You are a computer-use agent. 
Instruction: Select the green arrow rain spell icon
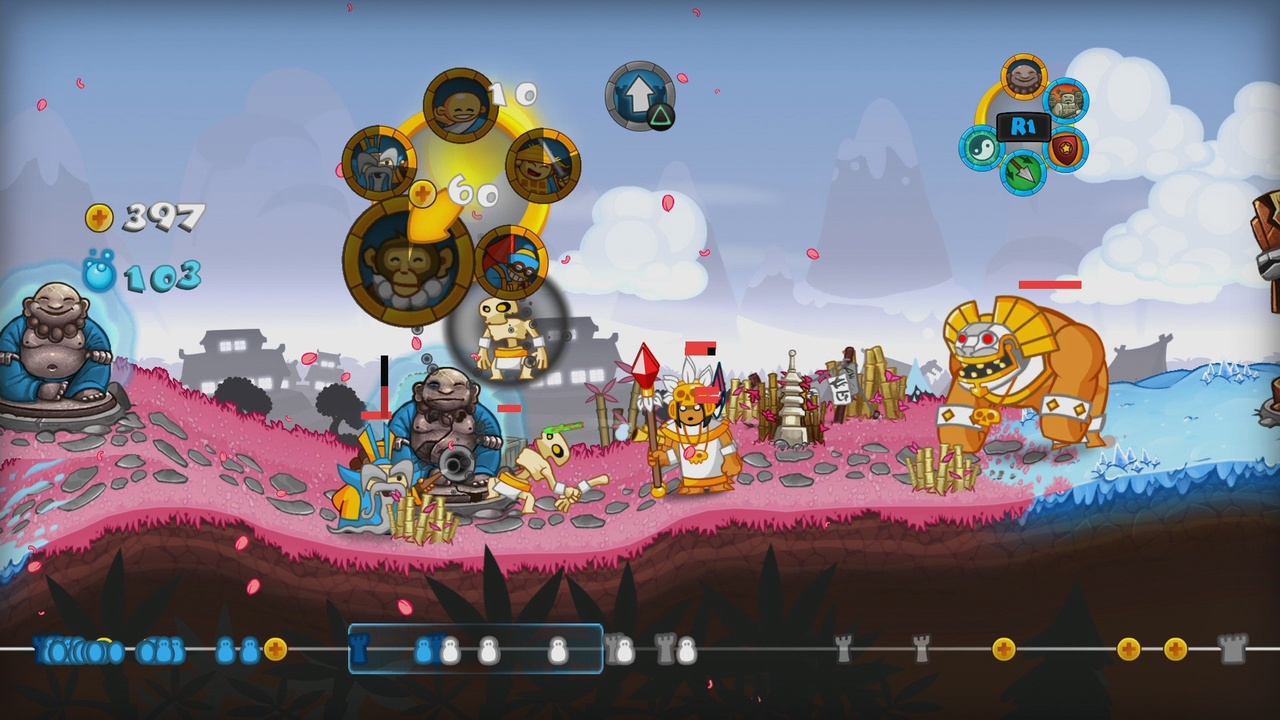(1023, 173)
